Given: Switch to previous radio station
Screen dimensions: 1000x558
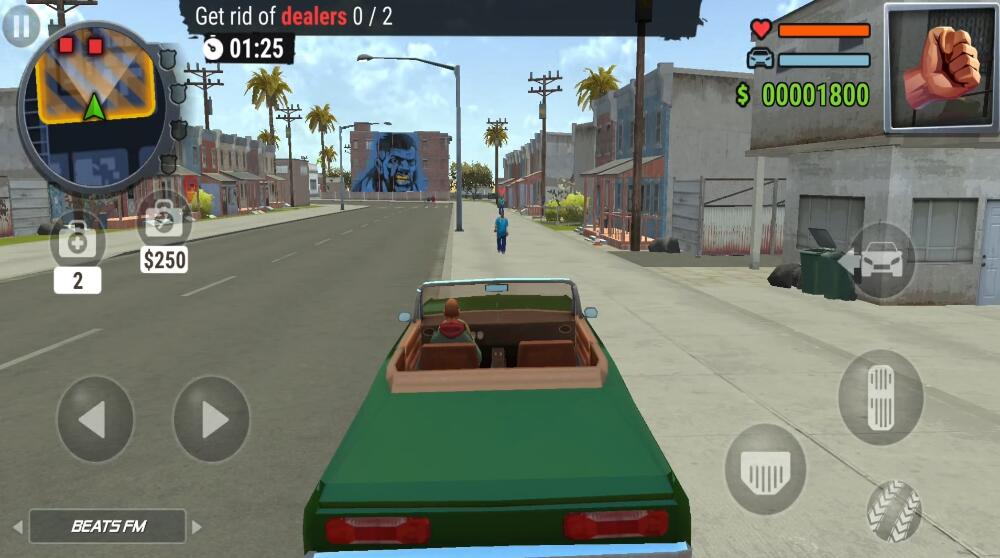Looking at the screenshot, I should click(x=17, y=527).
